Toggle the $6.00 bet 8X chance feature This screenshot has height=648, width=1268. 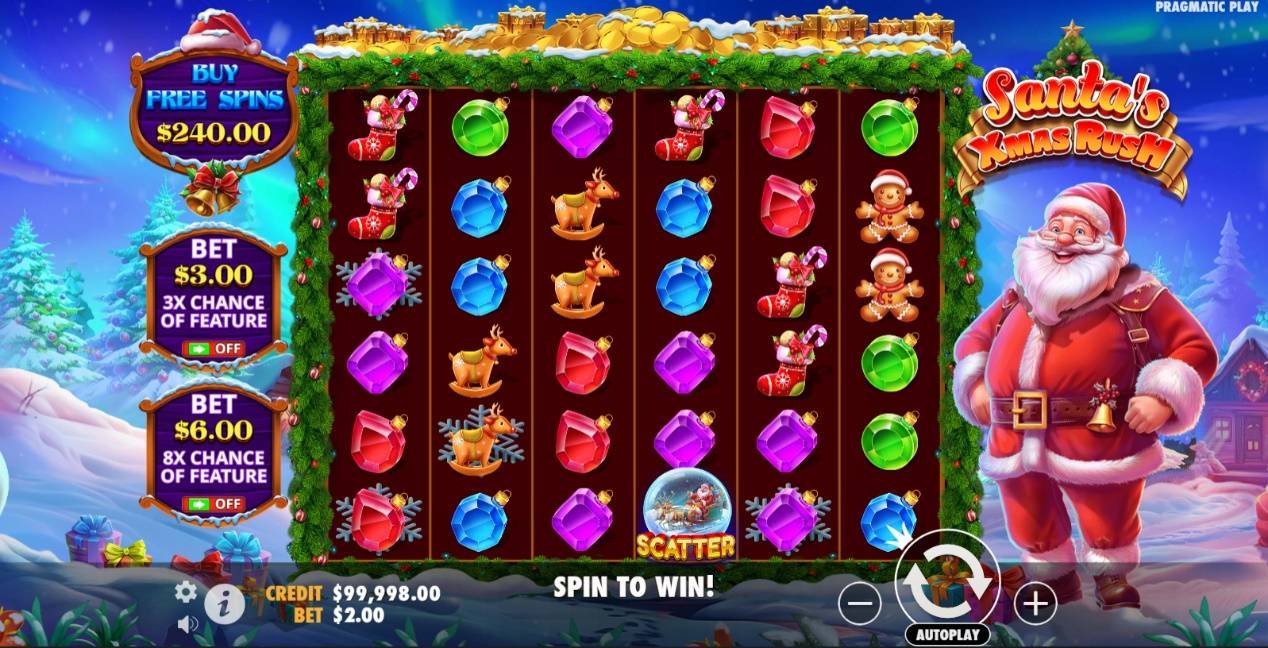(x=212, y=503)
